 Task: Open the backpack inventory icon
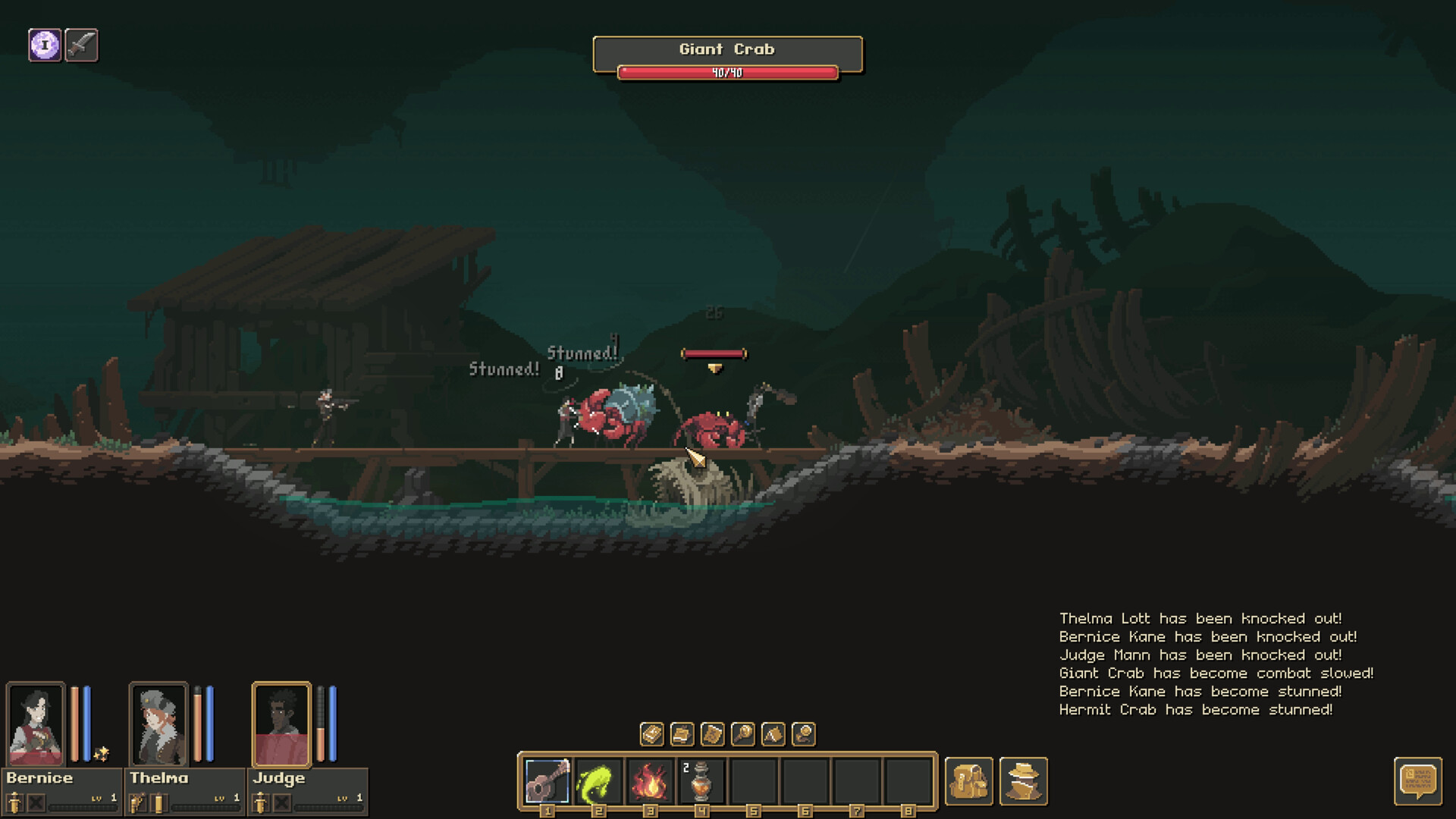(x=969, y=781)
